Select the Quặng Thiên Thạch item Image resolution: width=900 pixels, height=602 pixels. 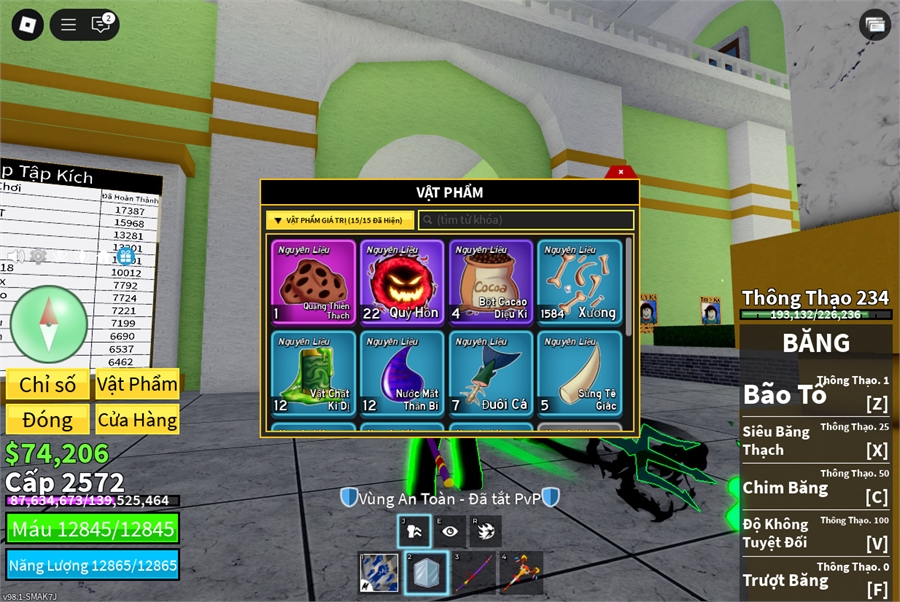click(314, 282)
